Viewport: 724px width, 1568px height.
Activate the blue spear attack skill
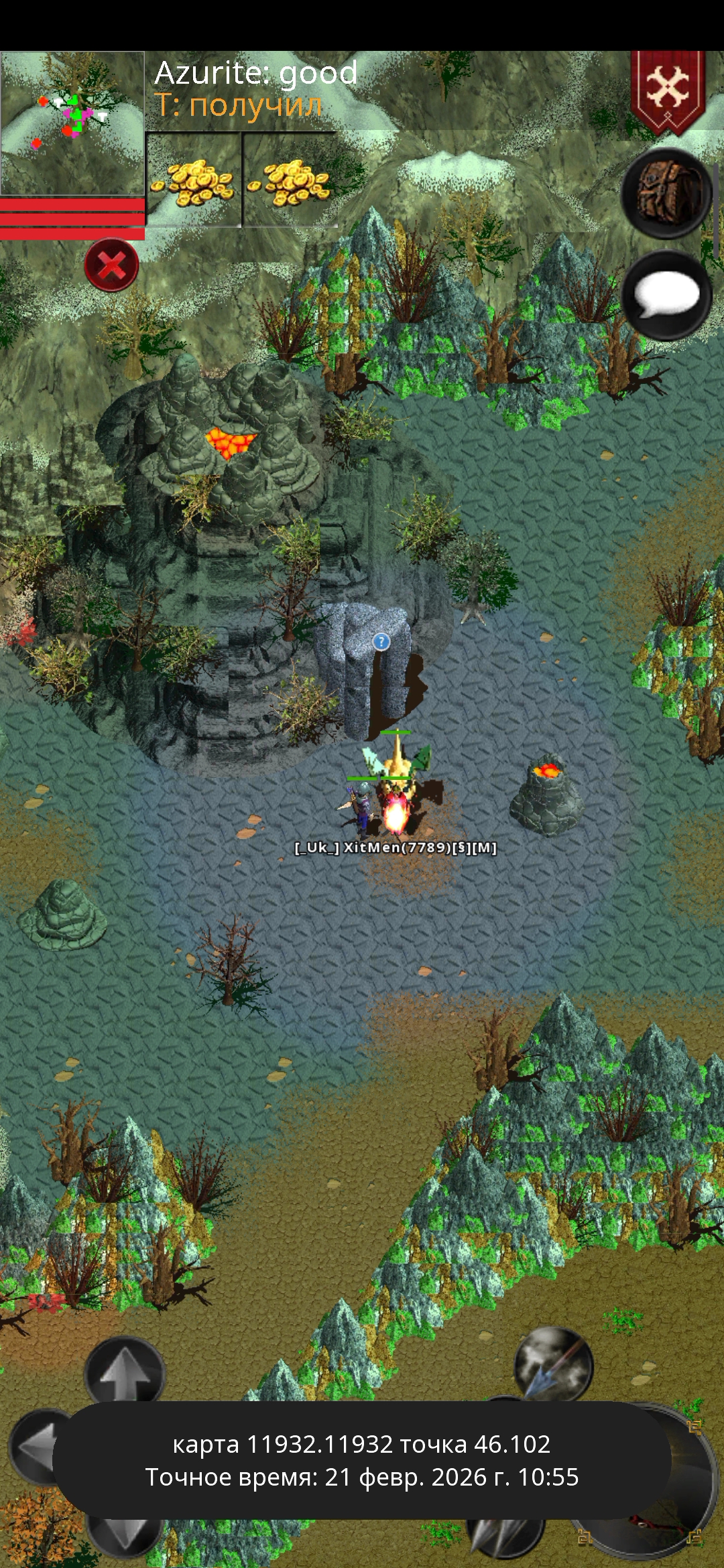pyautogui.click(x=553, y=1366)
